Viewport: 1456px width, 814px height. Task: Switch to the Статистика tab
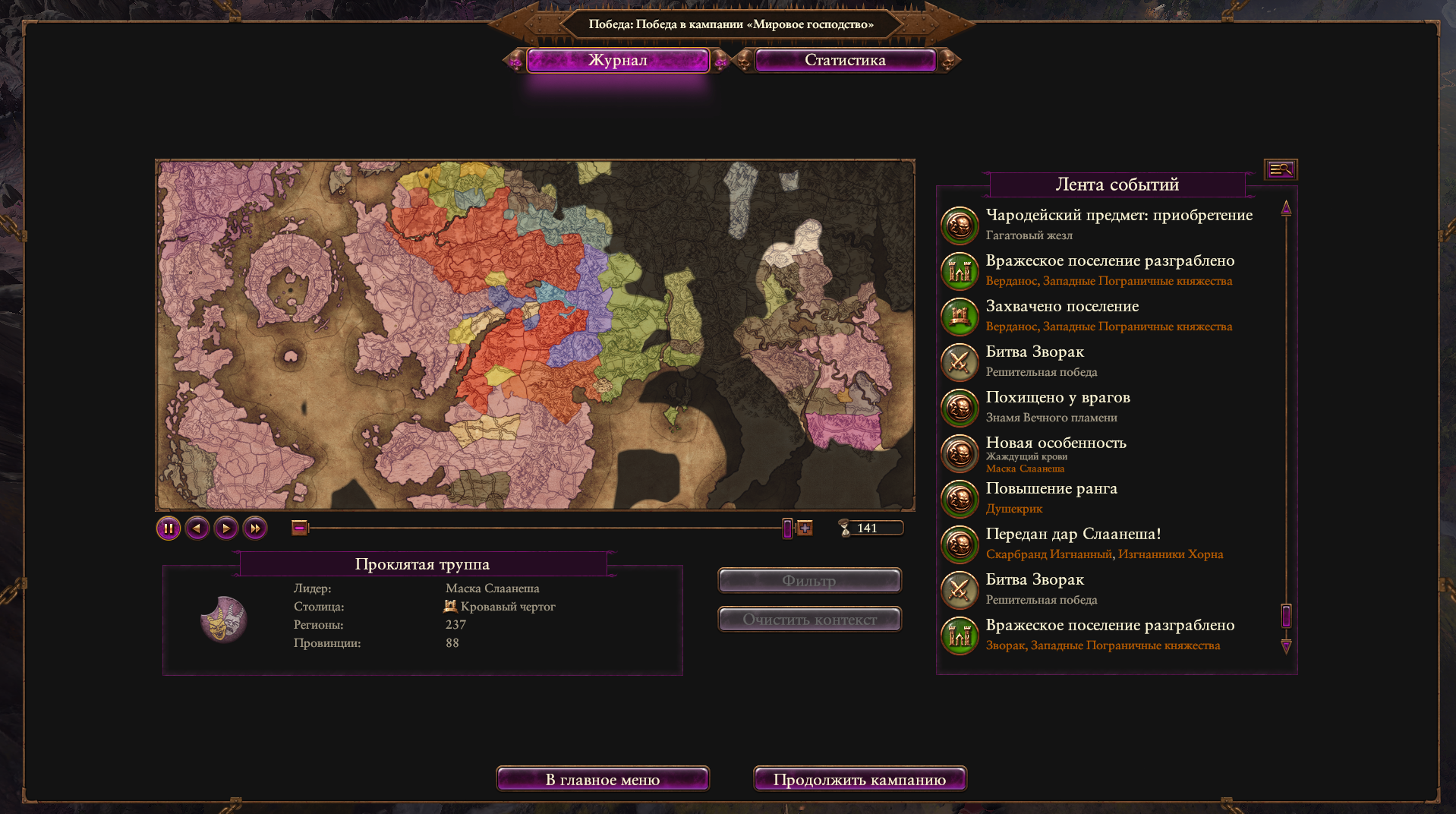click(845, 60)
